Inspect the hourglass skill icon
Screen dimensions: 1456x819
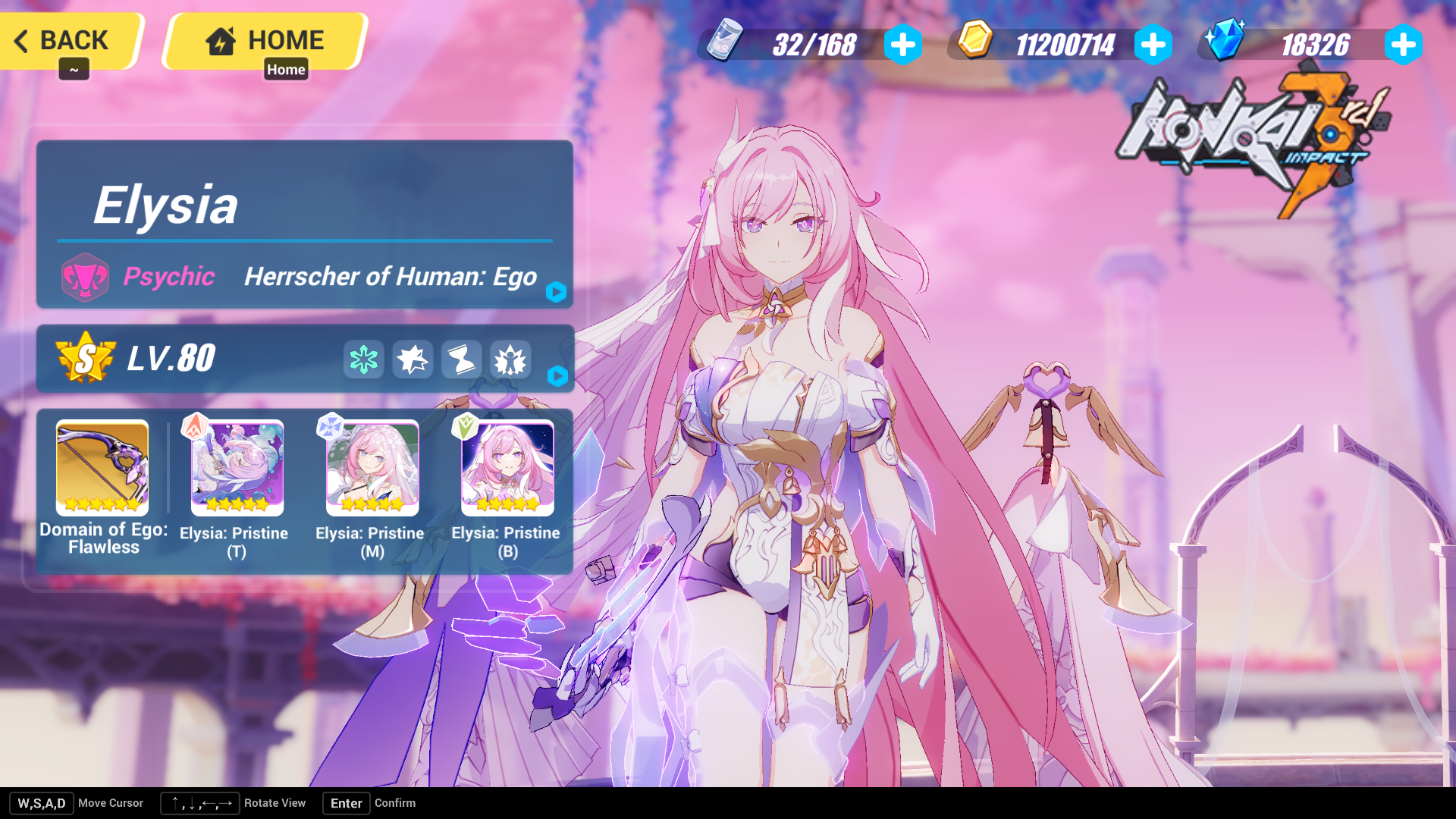click(x=461, y=359)
